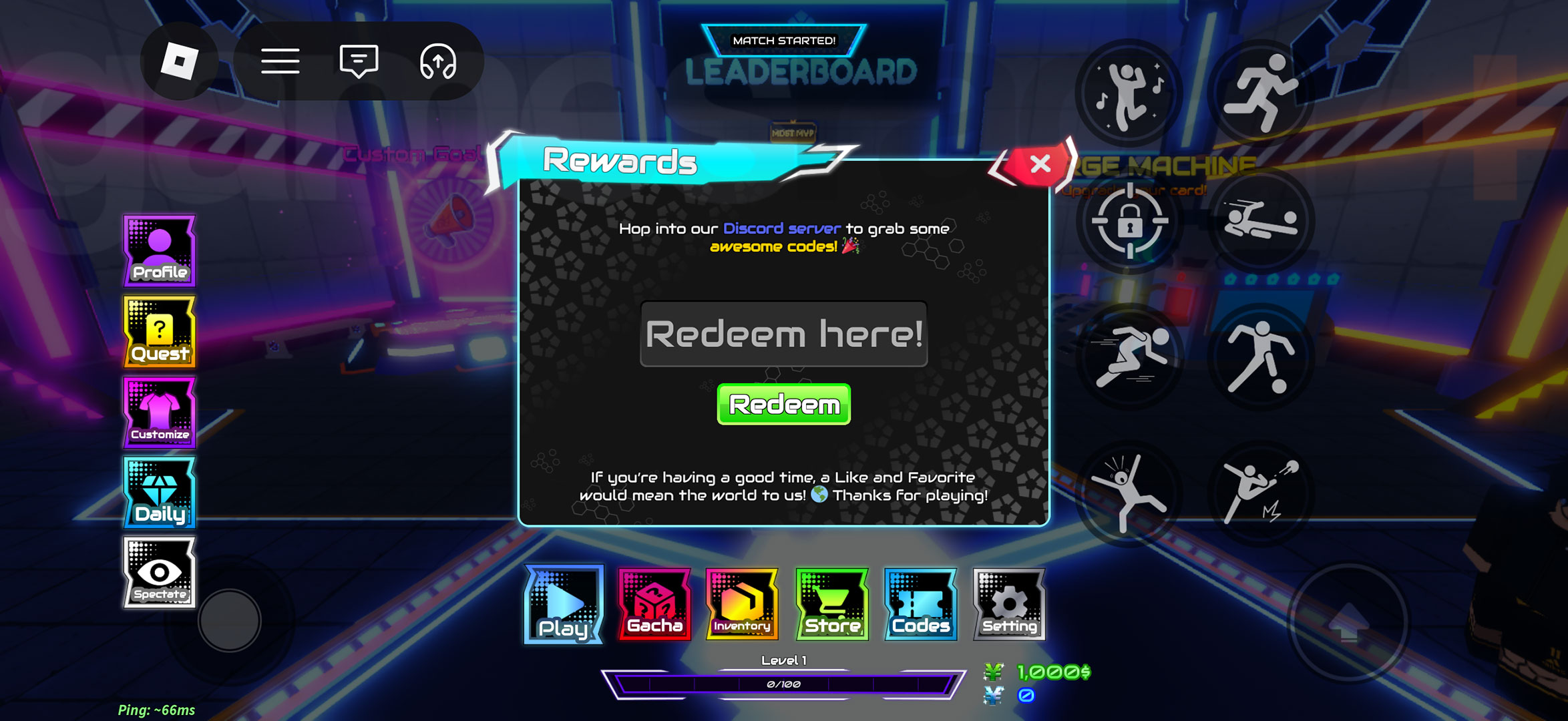
Task: Open the Roblox hamburger menu
Action: click(x=281, y=61)
